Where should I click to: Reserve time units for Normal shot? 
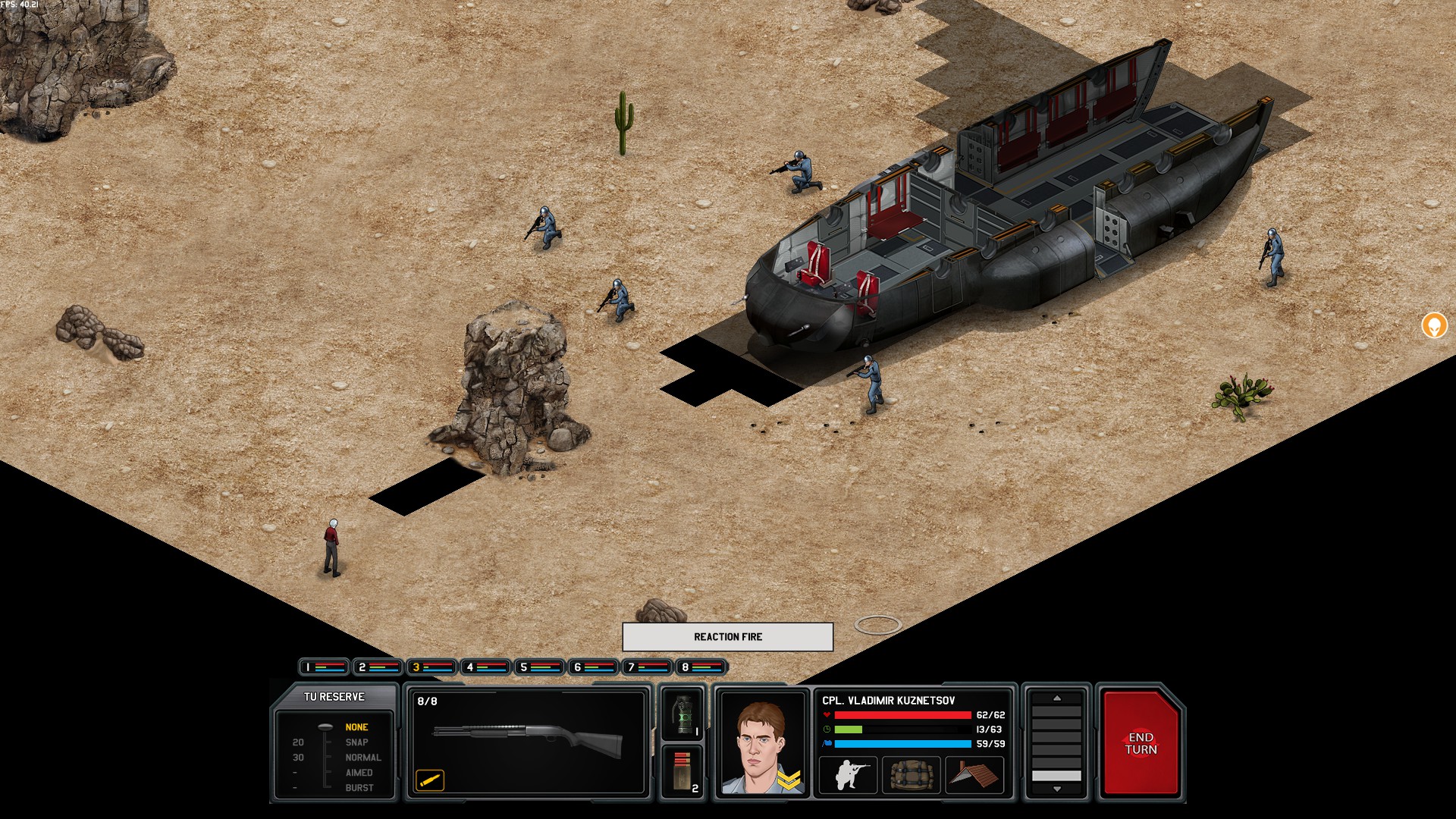[x=362, y=758]
